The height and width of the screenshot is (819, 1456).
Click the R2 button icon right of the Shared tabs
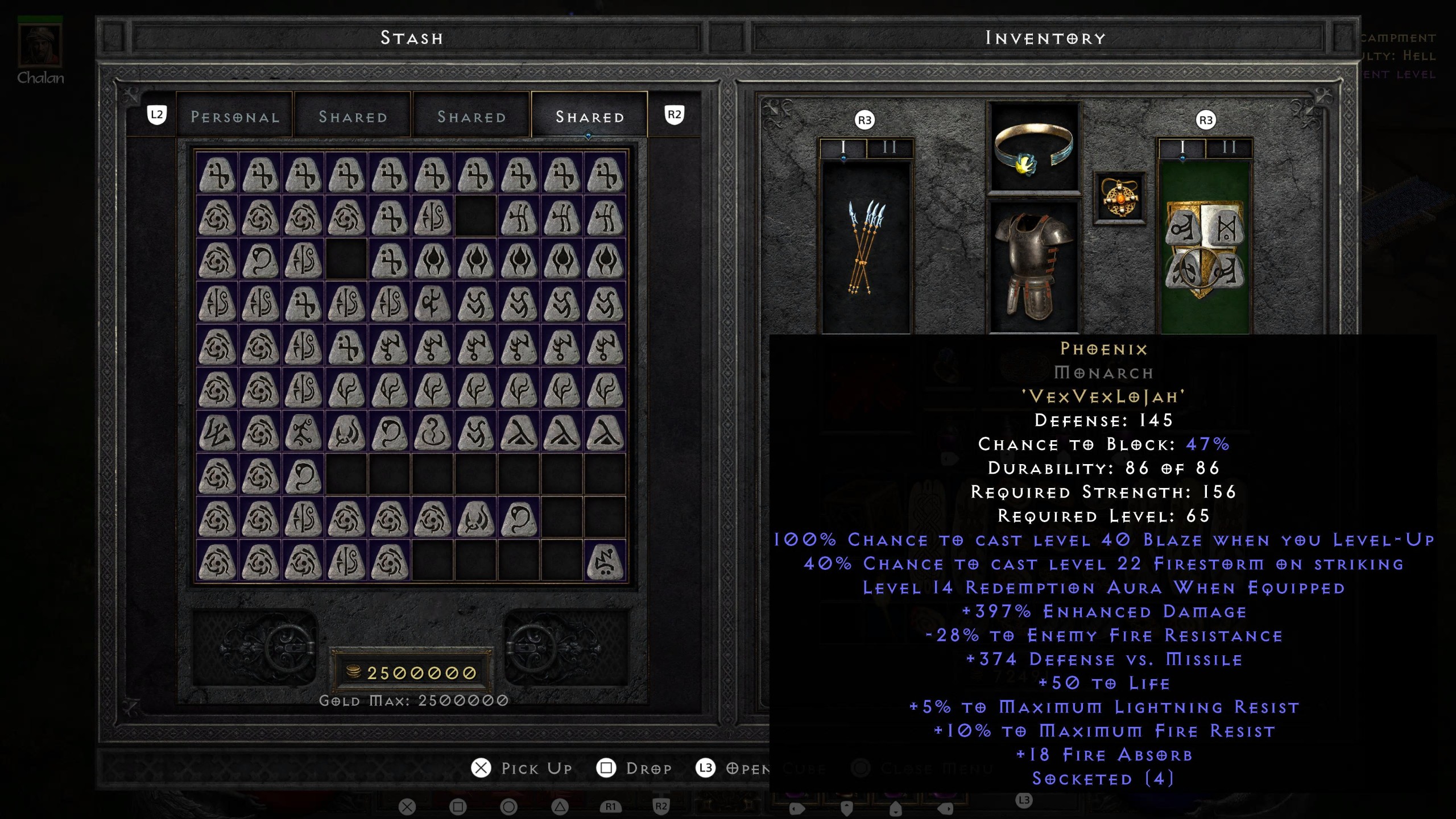point(675,114)
